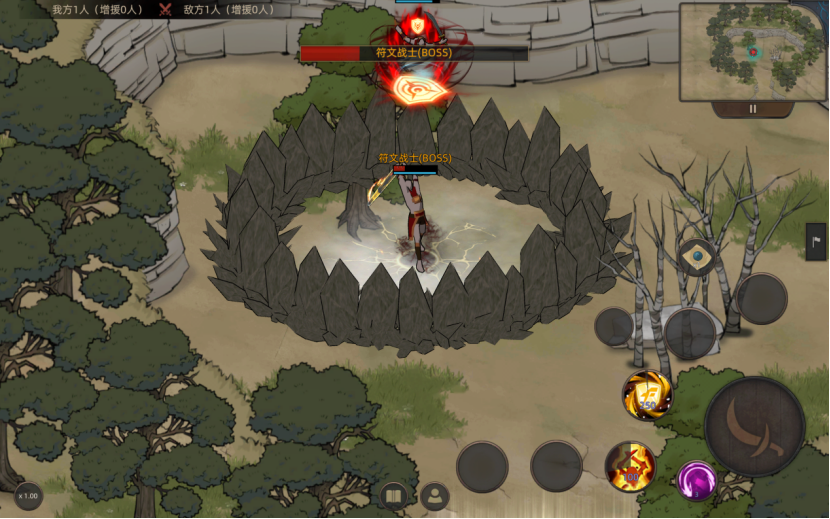Use the golden whirlwind skill costing 250
The width and height of the screenshot is (830, 519).
[x=646, y=394]
